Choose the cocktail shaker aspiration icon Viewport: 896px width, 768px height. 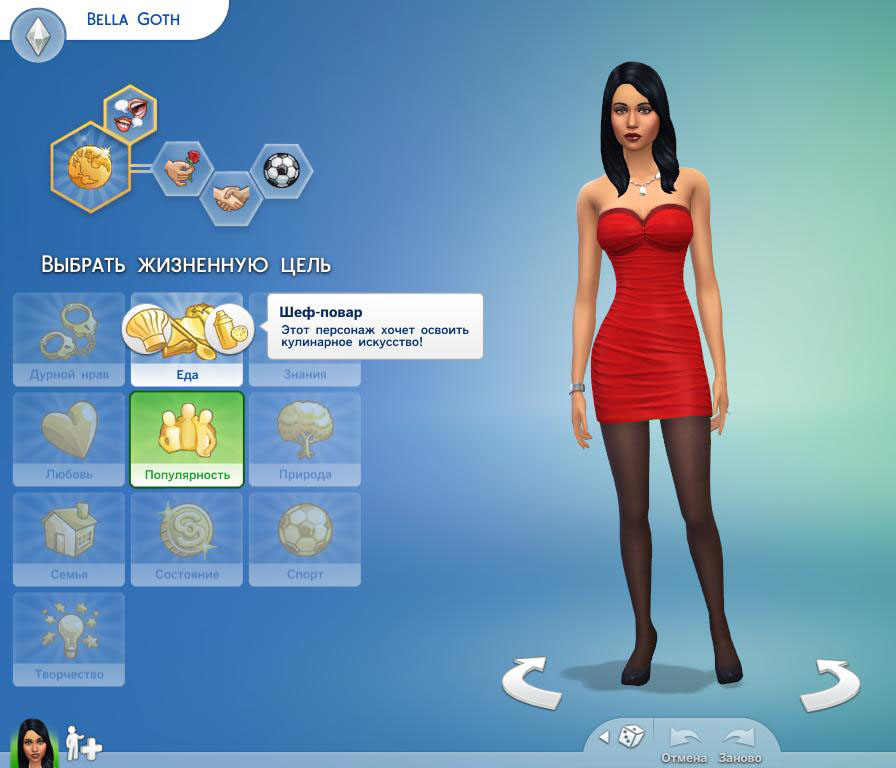(230, 329)
